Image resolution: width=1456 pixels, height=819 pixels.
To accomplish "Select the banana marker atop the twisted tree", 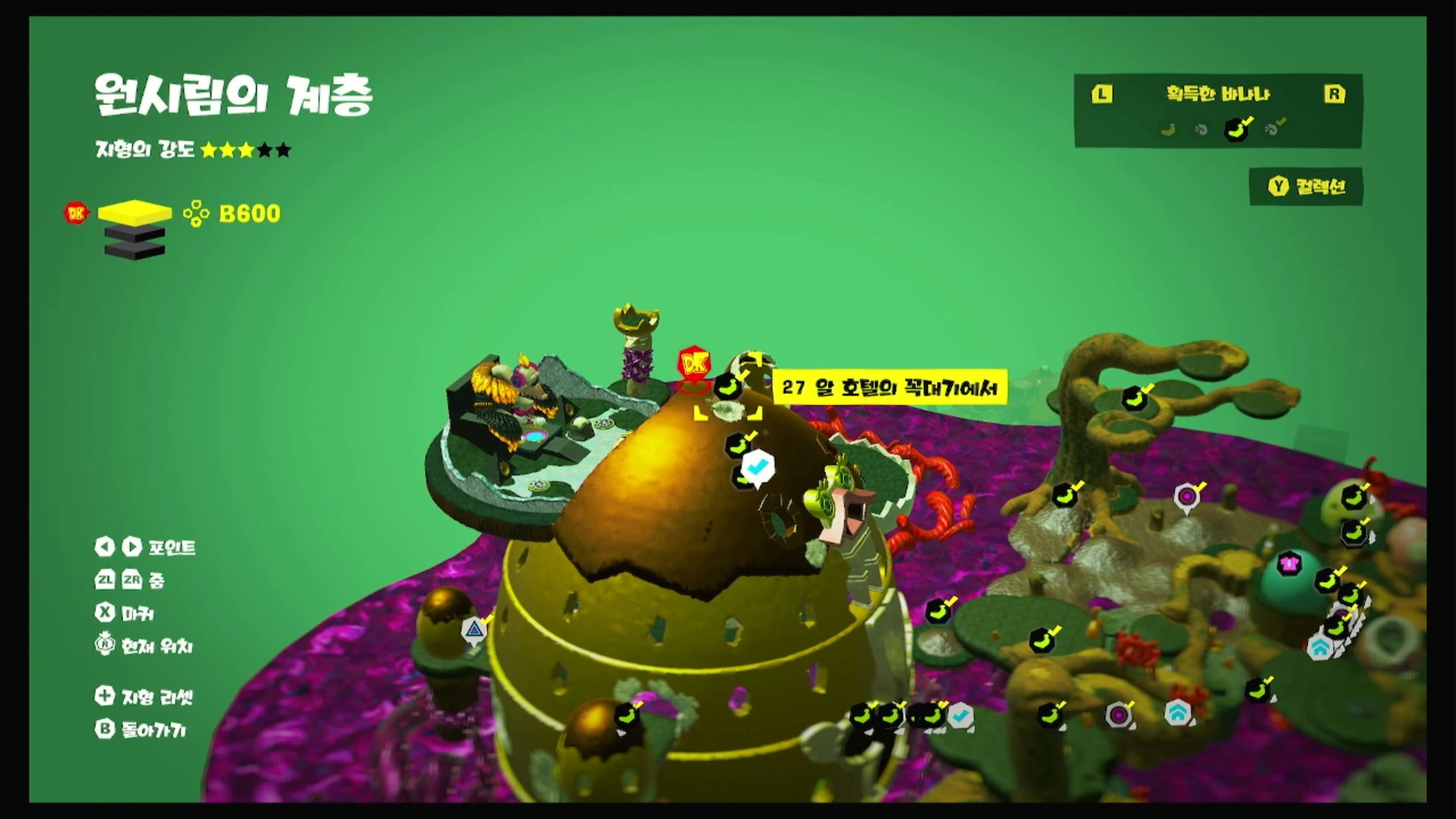I will coord(1134,399).
